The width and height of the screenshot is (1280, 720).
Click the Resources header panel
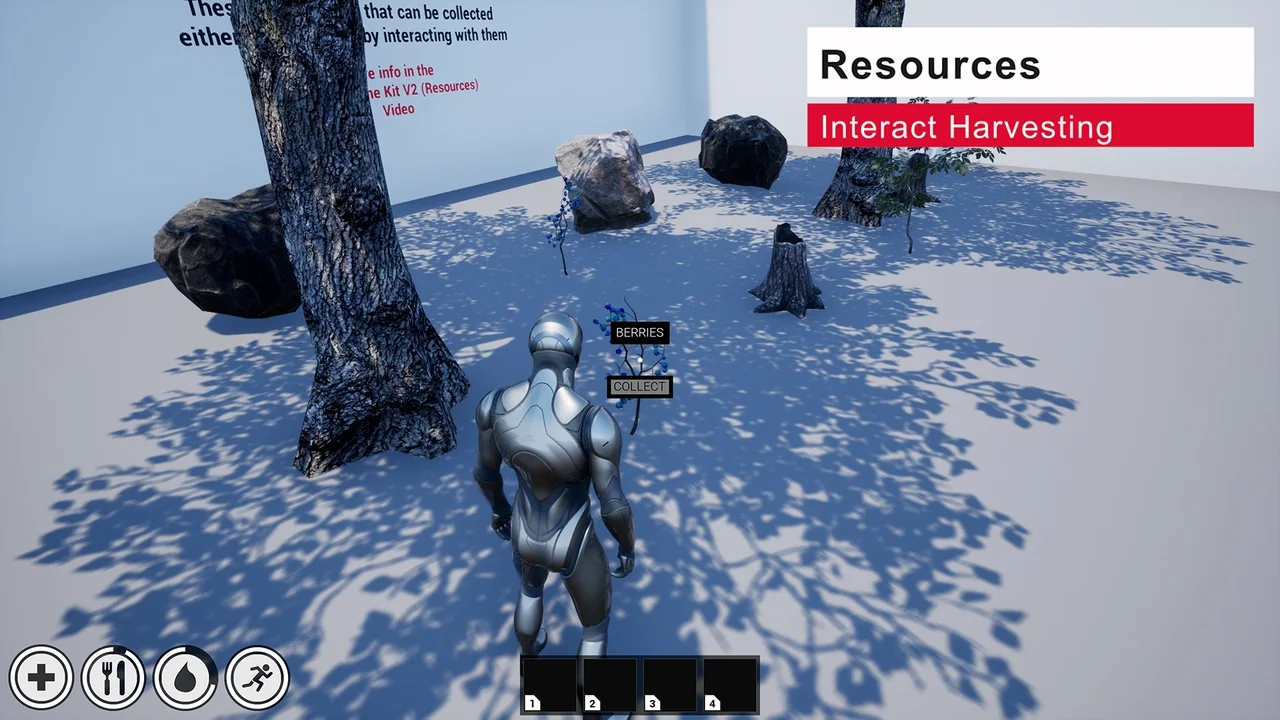pyautogui.click(x=1030, y=63)
